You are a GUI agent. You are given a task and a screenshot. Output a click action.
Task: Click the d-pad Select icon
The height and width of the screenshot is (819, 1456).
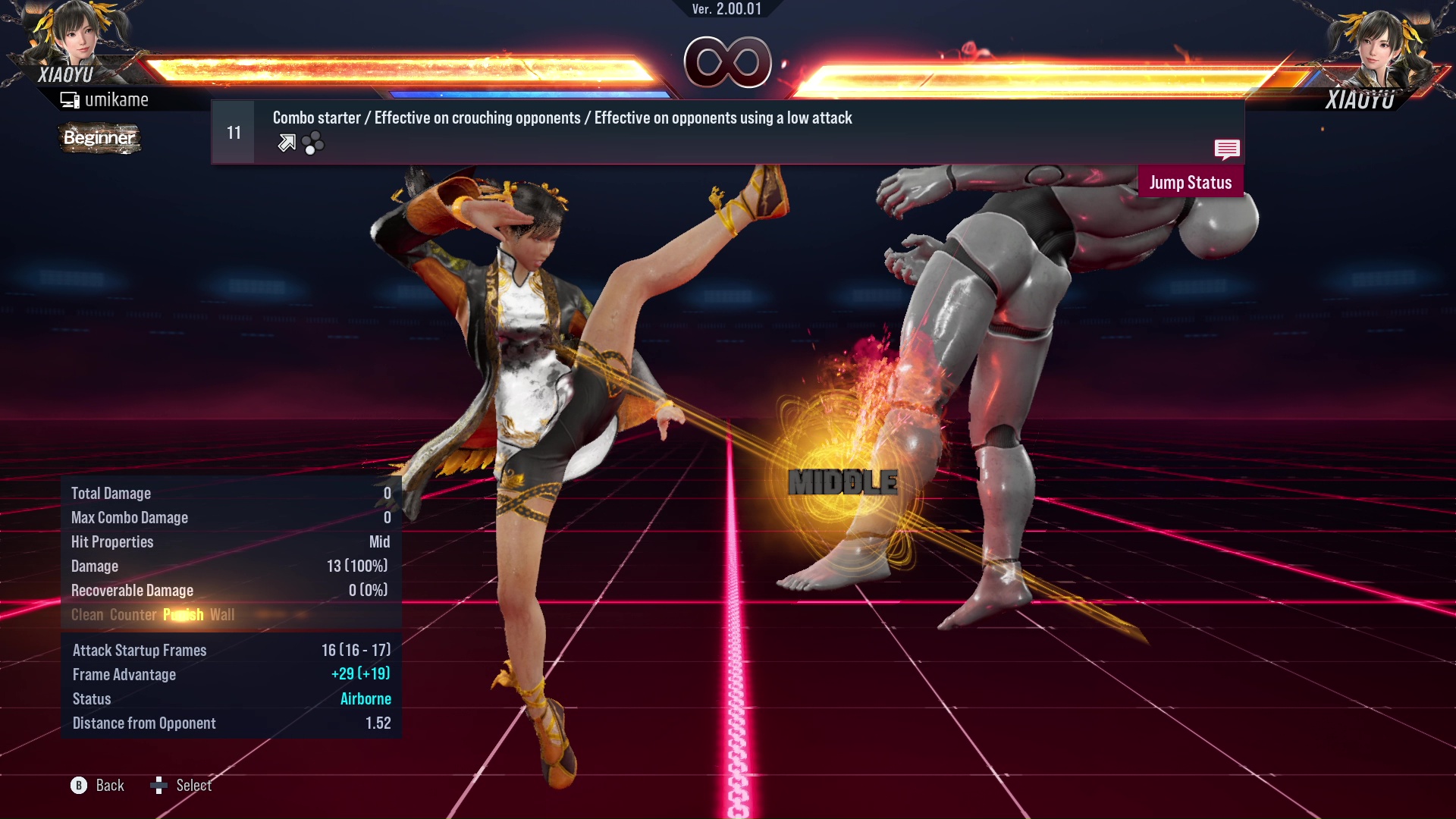159,786
